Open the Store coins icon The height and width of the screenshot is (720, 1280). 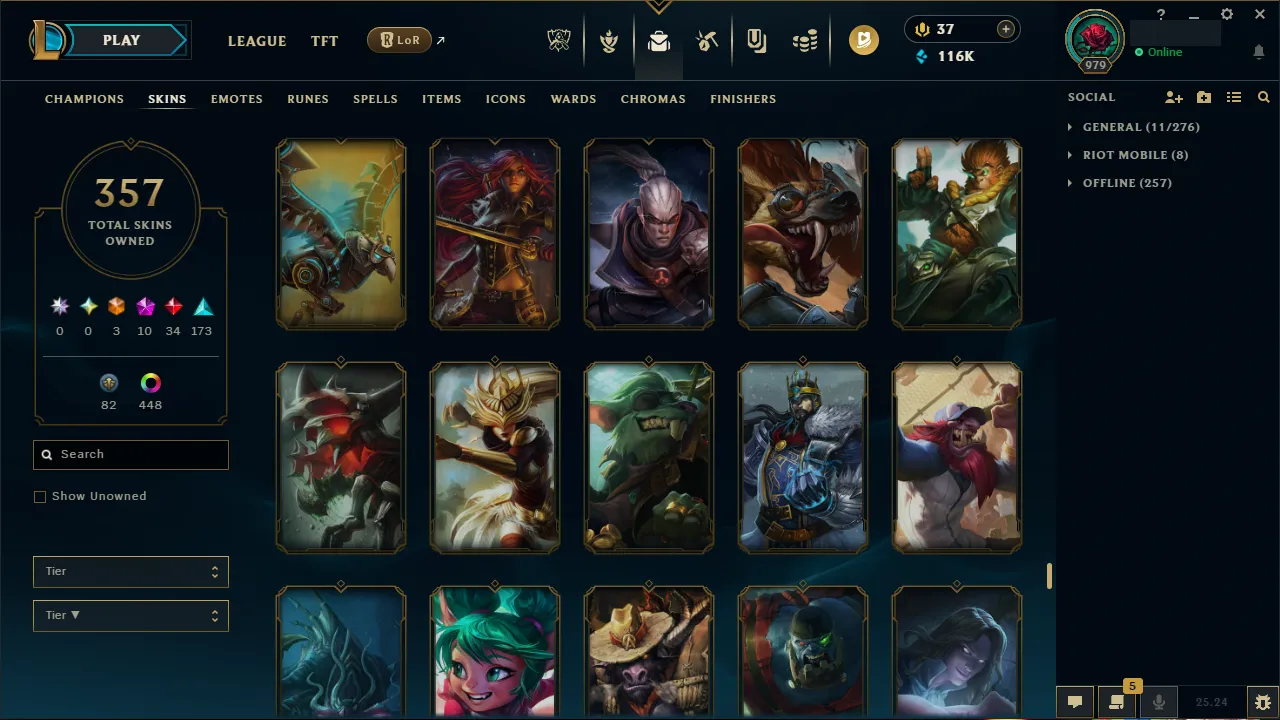[x=805, y=41]
